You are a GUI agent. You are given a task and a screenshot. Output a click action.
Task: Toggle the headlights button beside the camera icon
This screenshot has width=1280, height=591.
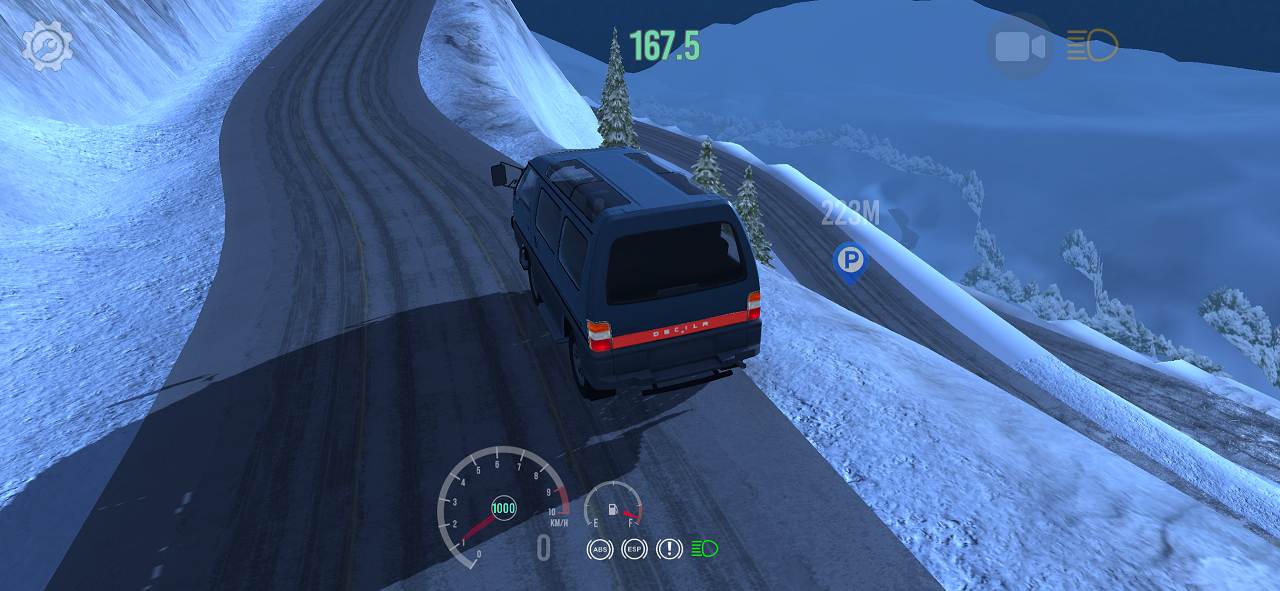tap(1091, 46)
